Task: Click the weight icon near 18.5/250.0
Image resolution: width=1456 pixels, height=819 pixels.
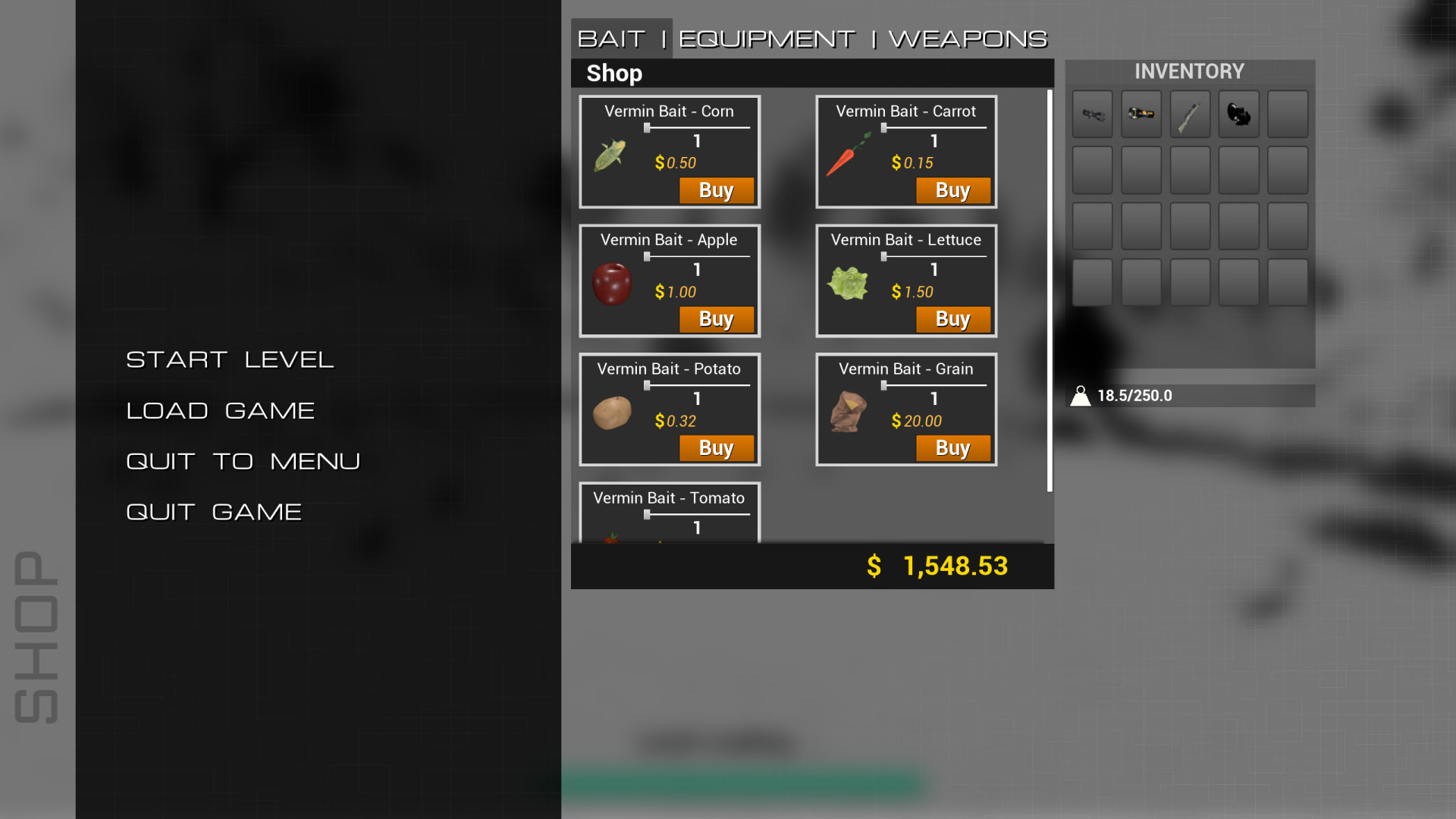Action: (x=1082, y=394)
